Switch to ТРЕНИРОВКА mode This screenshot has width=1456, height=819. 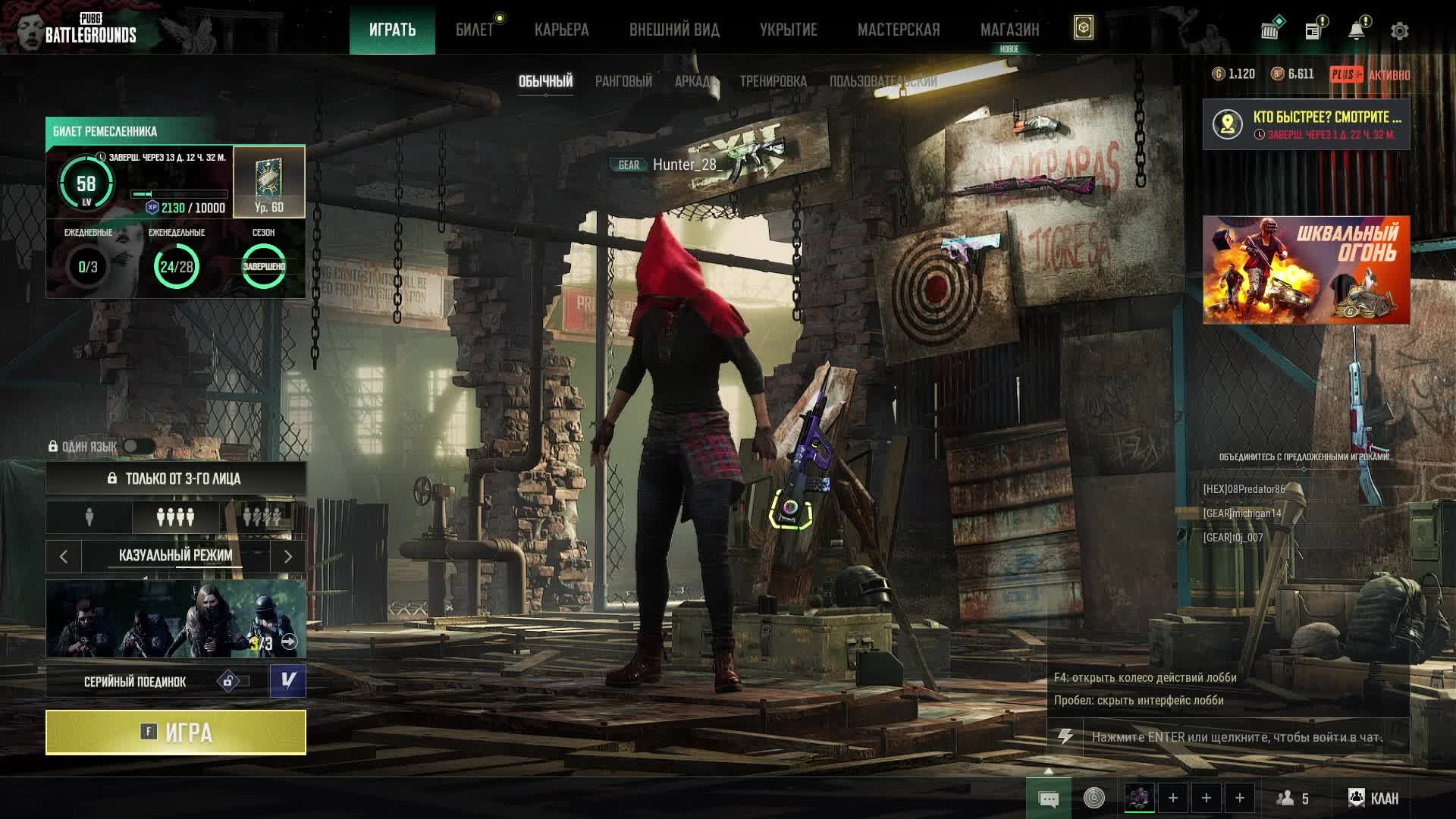tap(773, 81)
